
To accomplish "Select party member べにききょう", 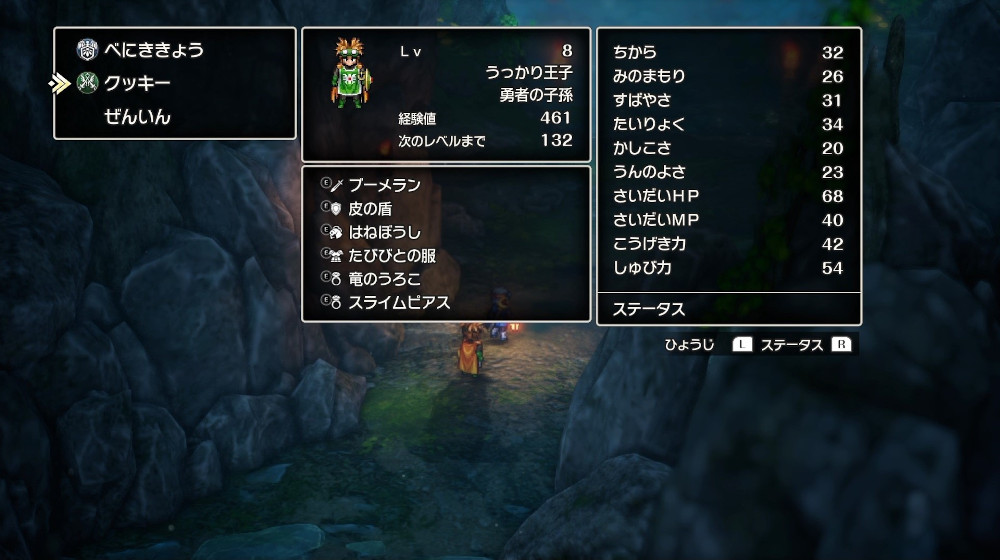I will coord(153,50).
